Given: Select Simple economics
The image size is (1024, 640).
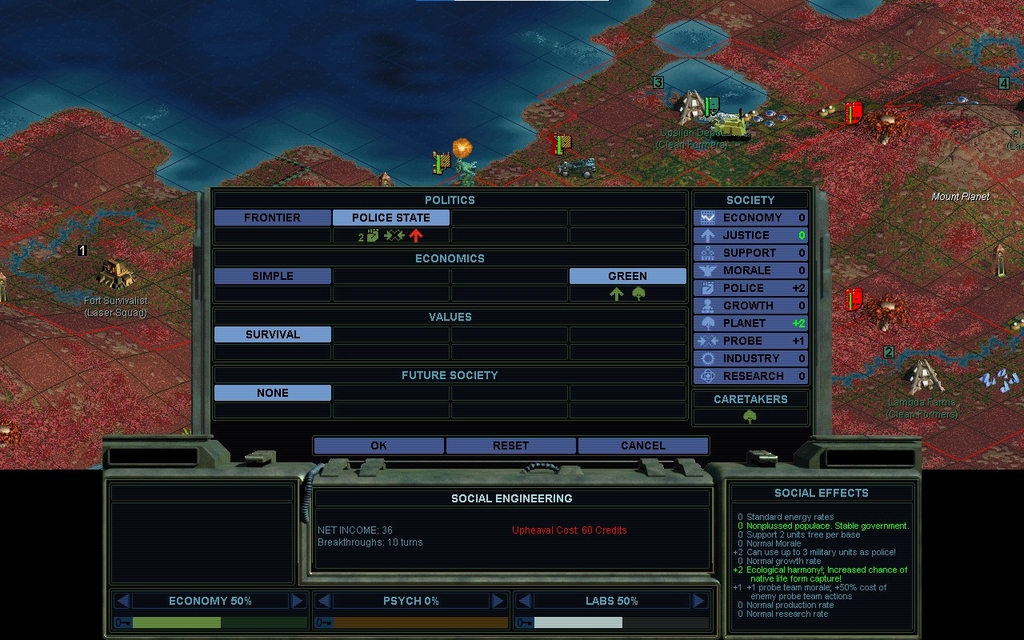Looking at the screenshot, I should pyautogui.click(x=272, y=276).
